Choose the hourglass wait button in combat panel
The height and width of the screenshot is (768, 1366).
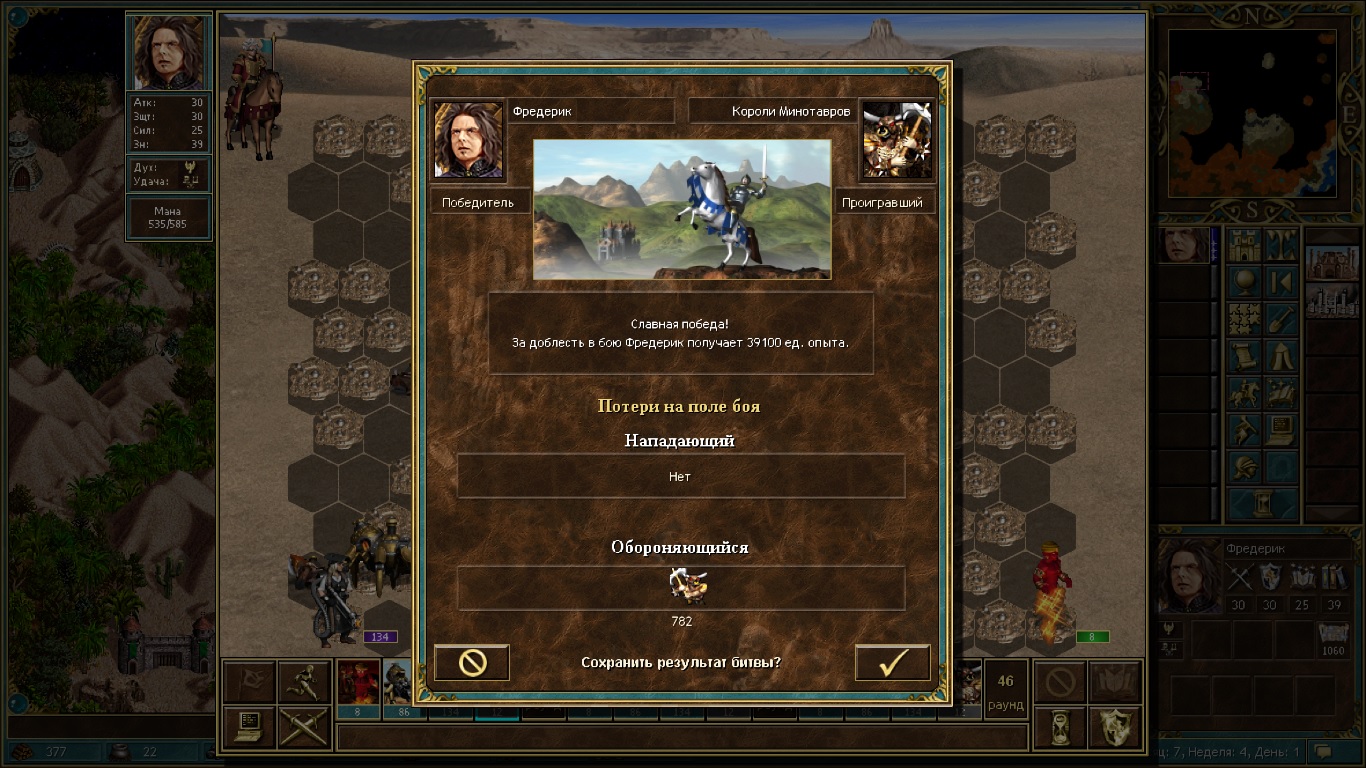coord(1059,727)
